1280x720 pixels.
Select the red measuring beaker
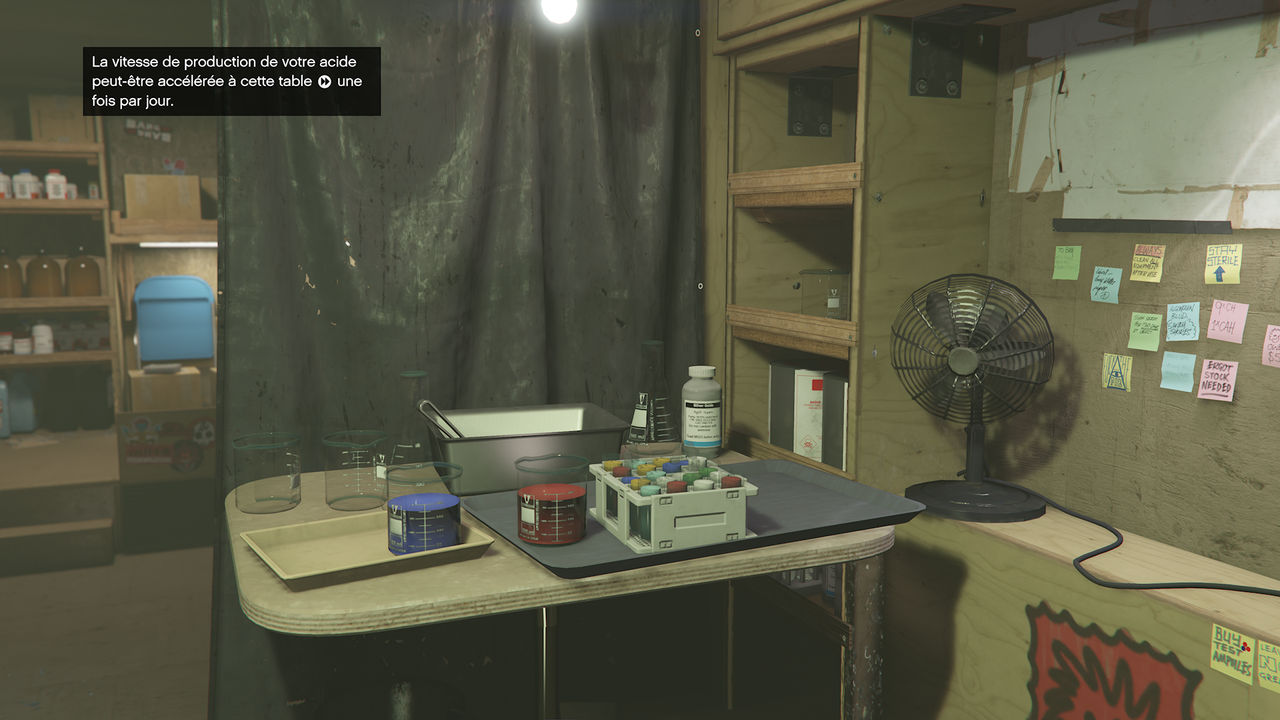point(548,510)
